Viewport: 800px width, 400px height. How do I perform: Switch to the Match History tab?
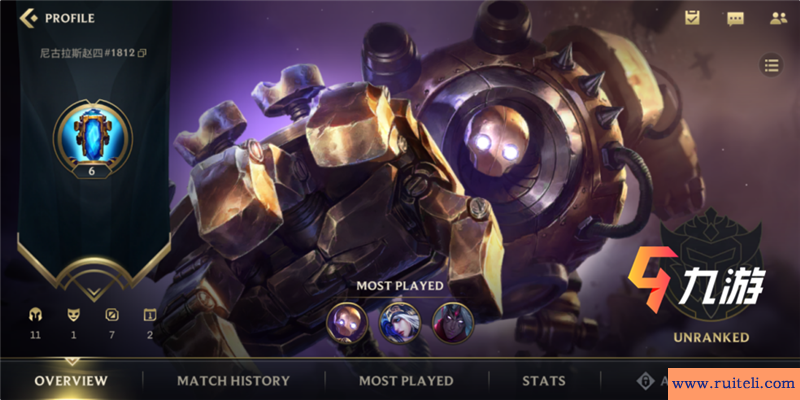click(x=233, y=381)
